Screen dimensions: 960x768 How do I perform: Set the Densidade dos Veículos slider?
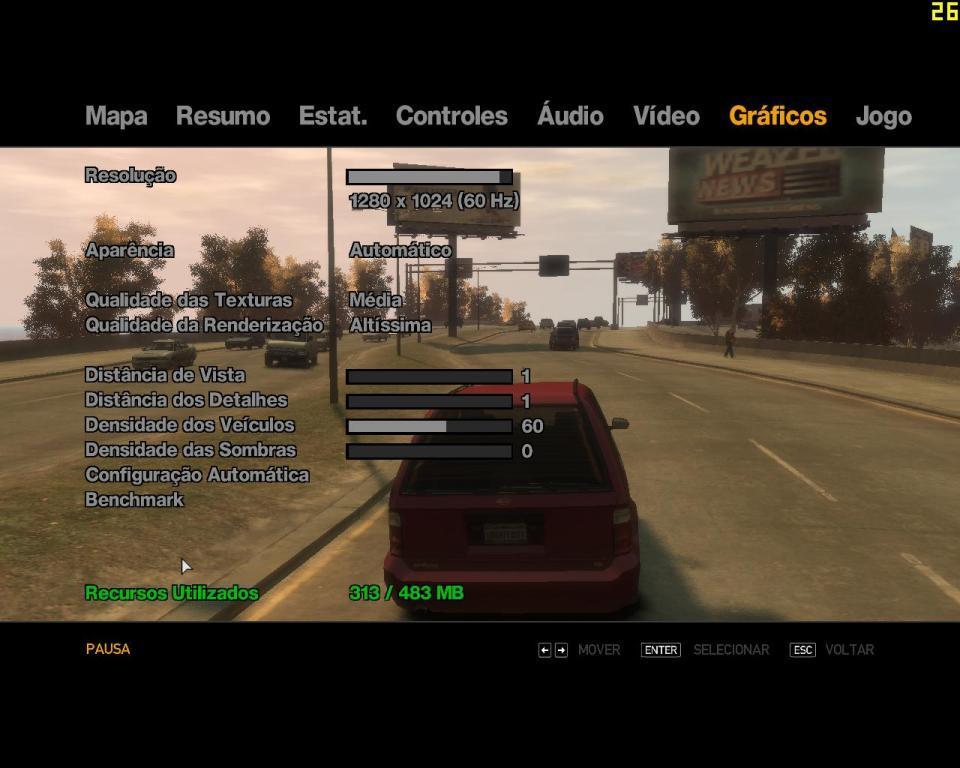[429, 426]
